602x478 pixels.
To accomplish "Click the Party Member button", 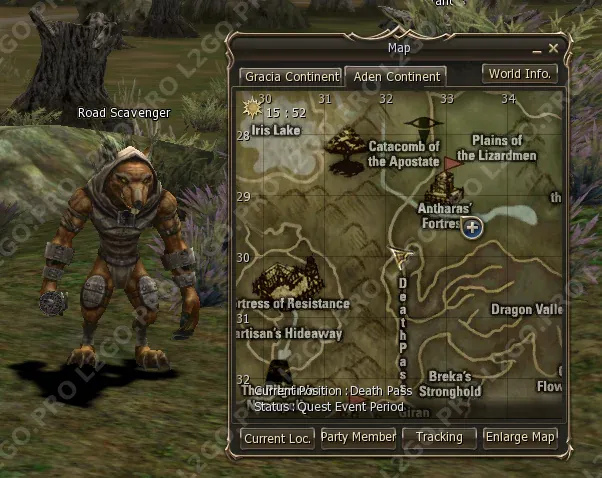I will (358, 437).
